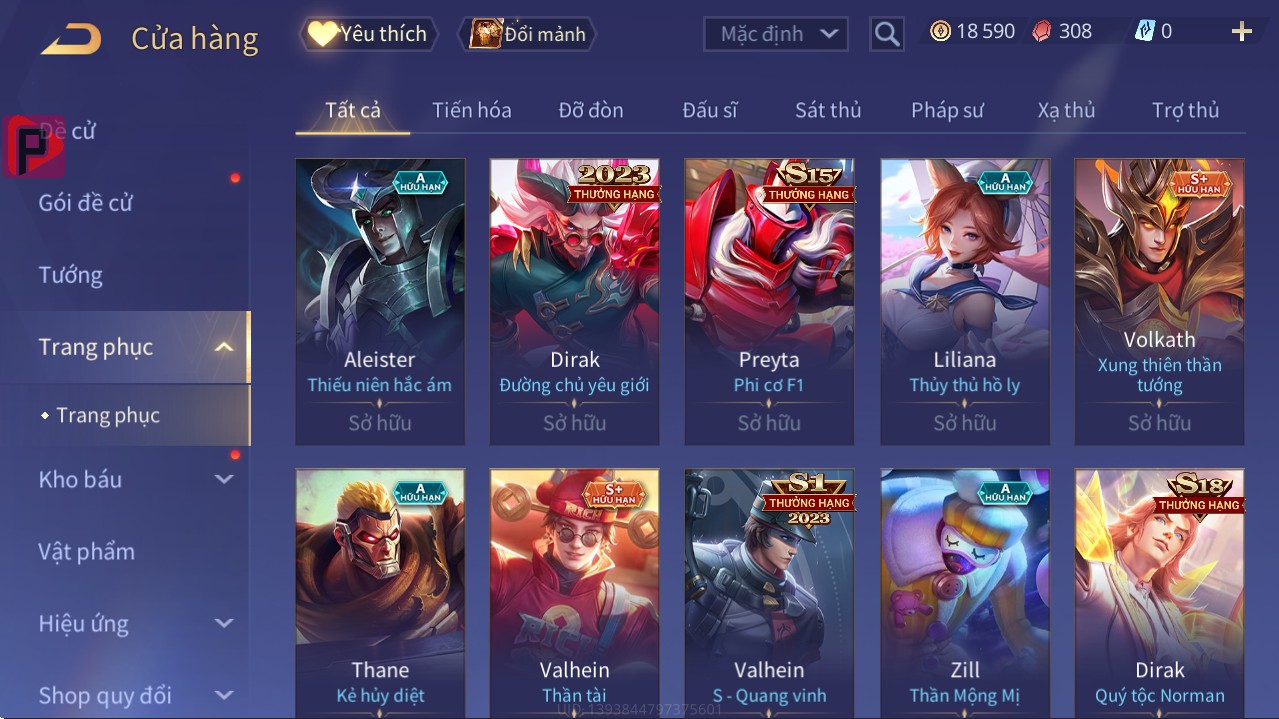
Task: Show the Đấu sĩ skins tab
Action: (x=709, y=110)
